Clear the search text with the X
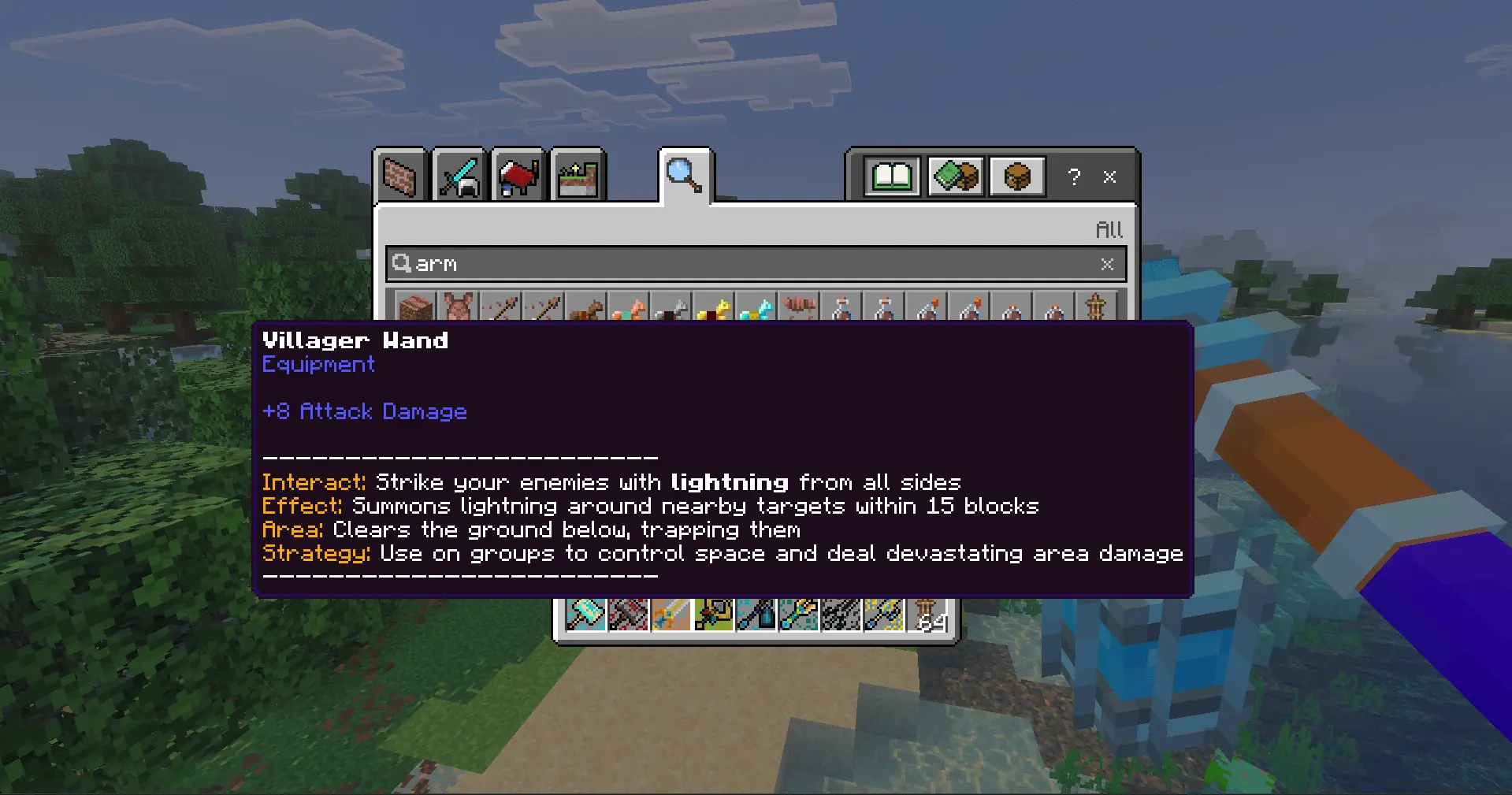This screenshot has height=795, width=1512. click(x=1107, y=264)
